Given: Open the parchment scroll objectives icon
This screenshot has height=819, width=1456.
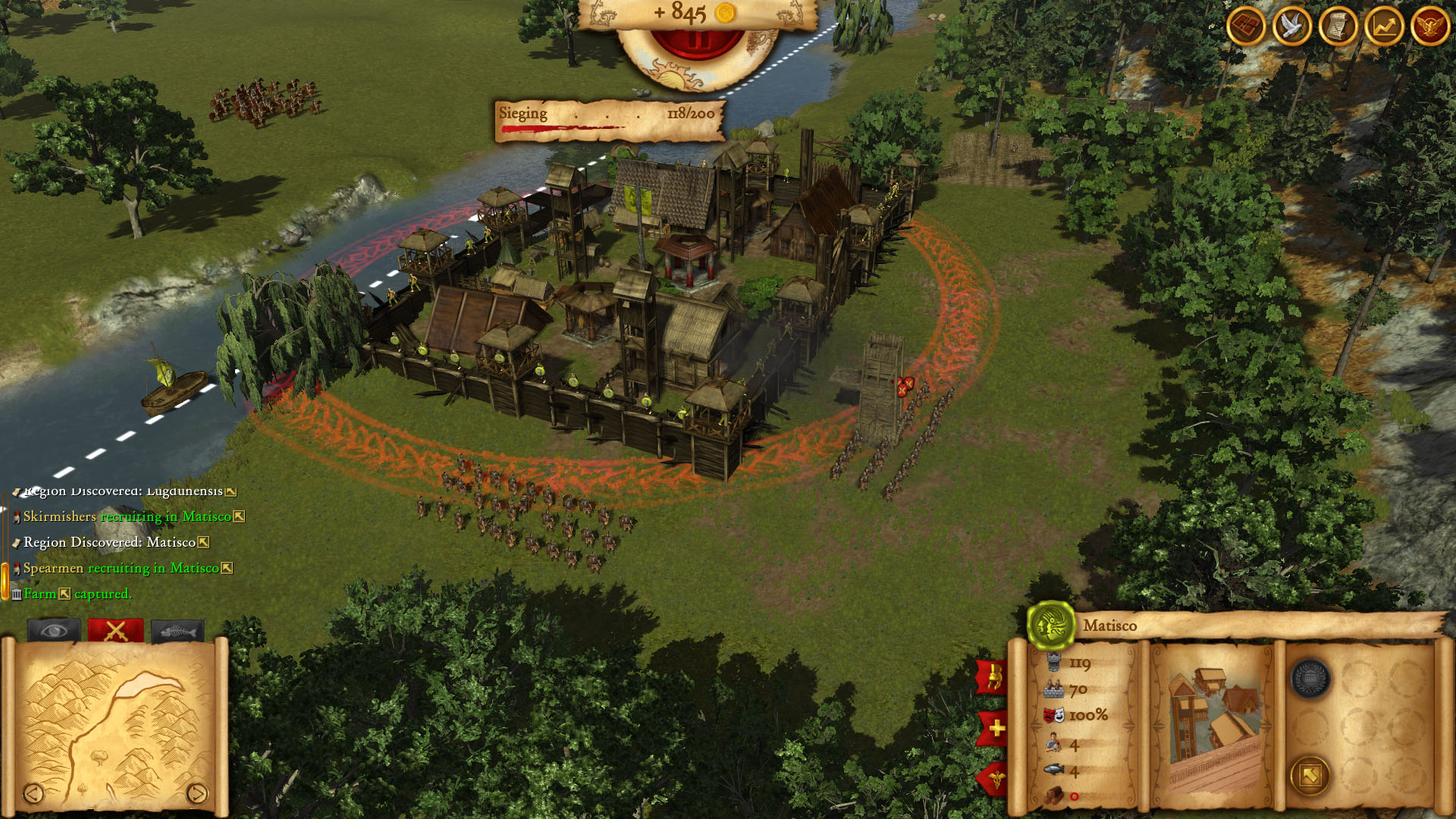Looking at the screenshot, I should [x=1338, y=27].
